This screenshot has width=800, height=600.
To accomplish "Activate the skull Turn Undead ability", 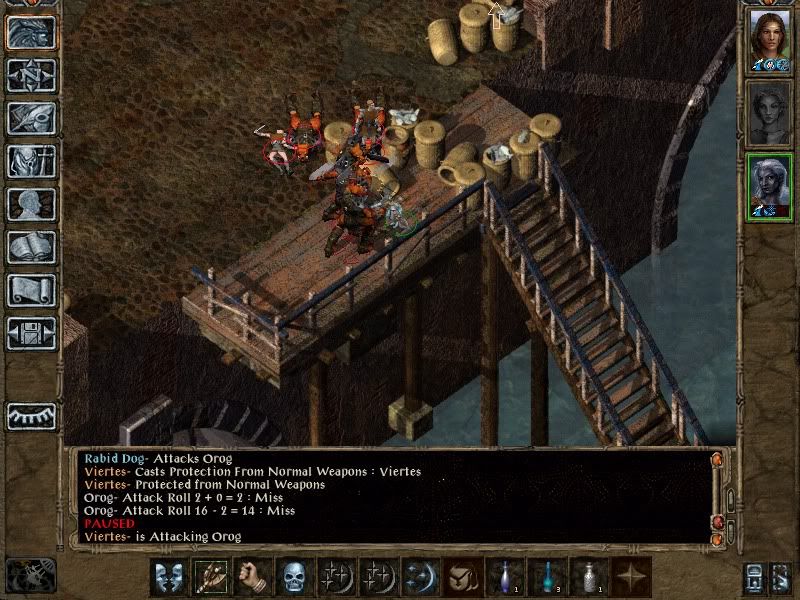I will [294, 577].
